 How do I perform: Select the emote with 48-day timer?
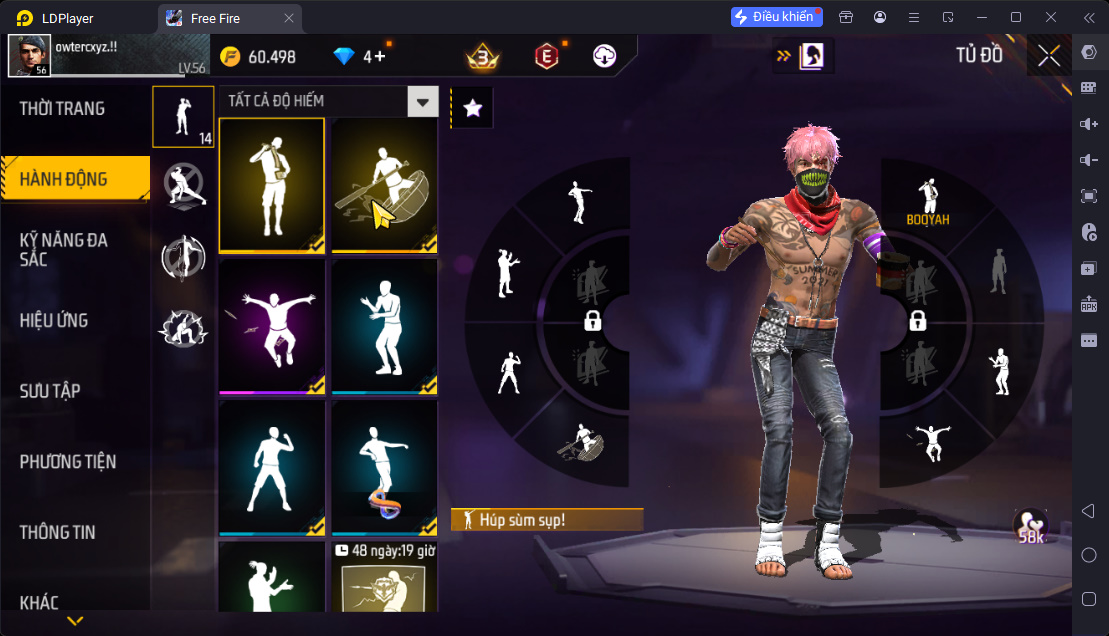pos(384,580)
